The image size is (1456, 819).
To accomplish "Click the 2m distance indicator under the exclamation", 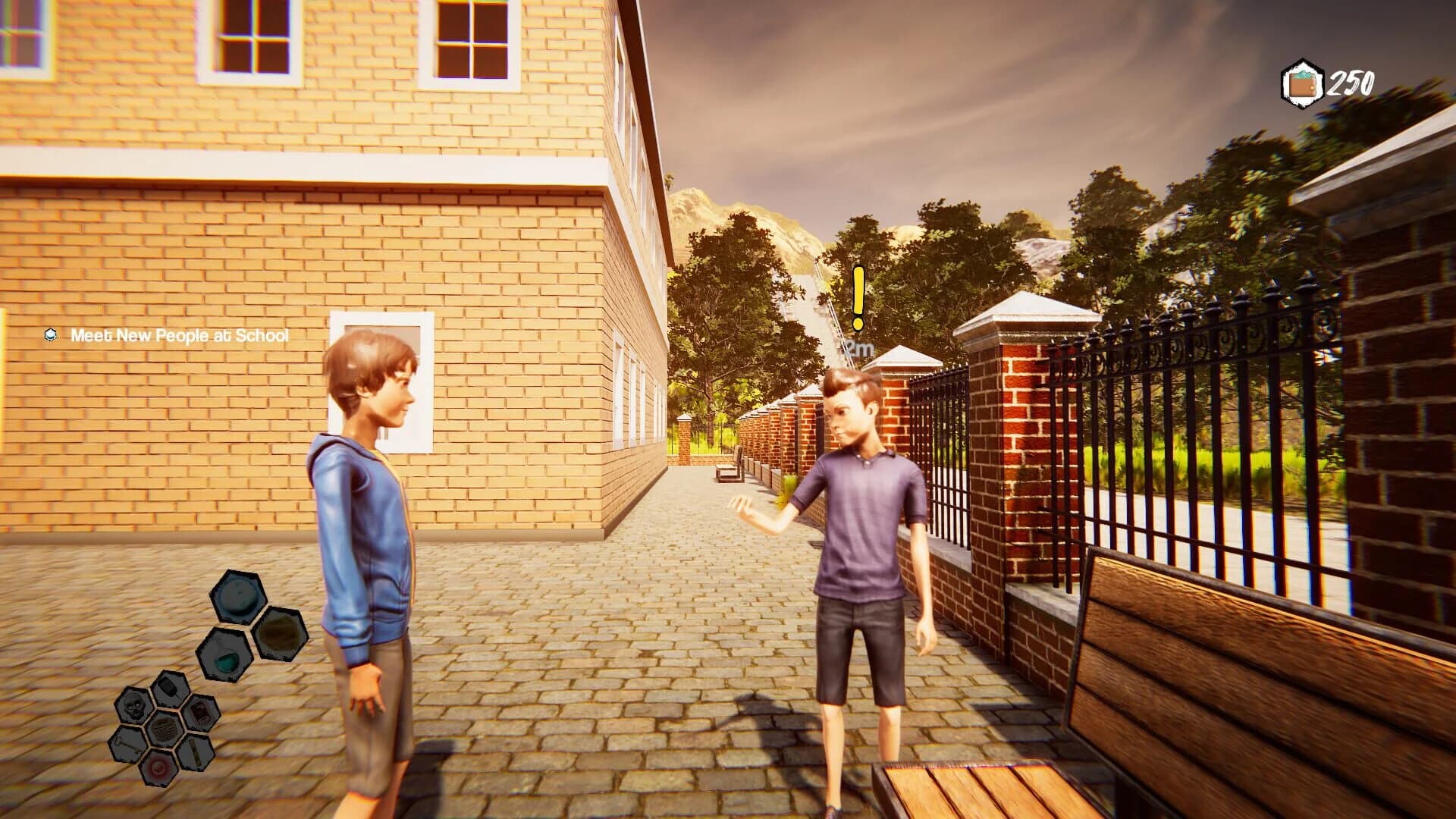I will pos(857,349).
